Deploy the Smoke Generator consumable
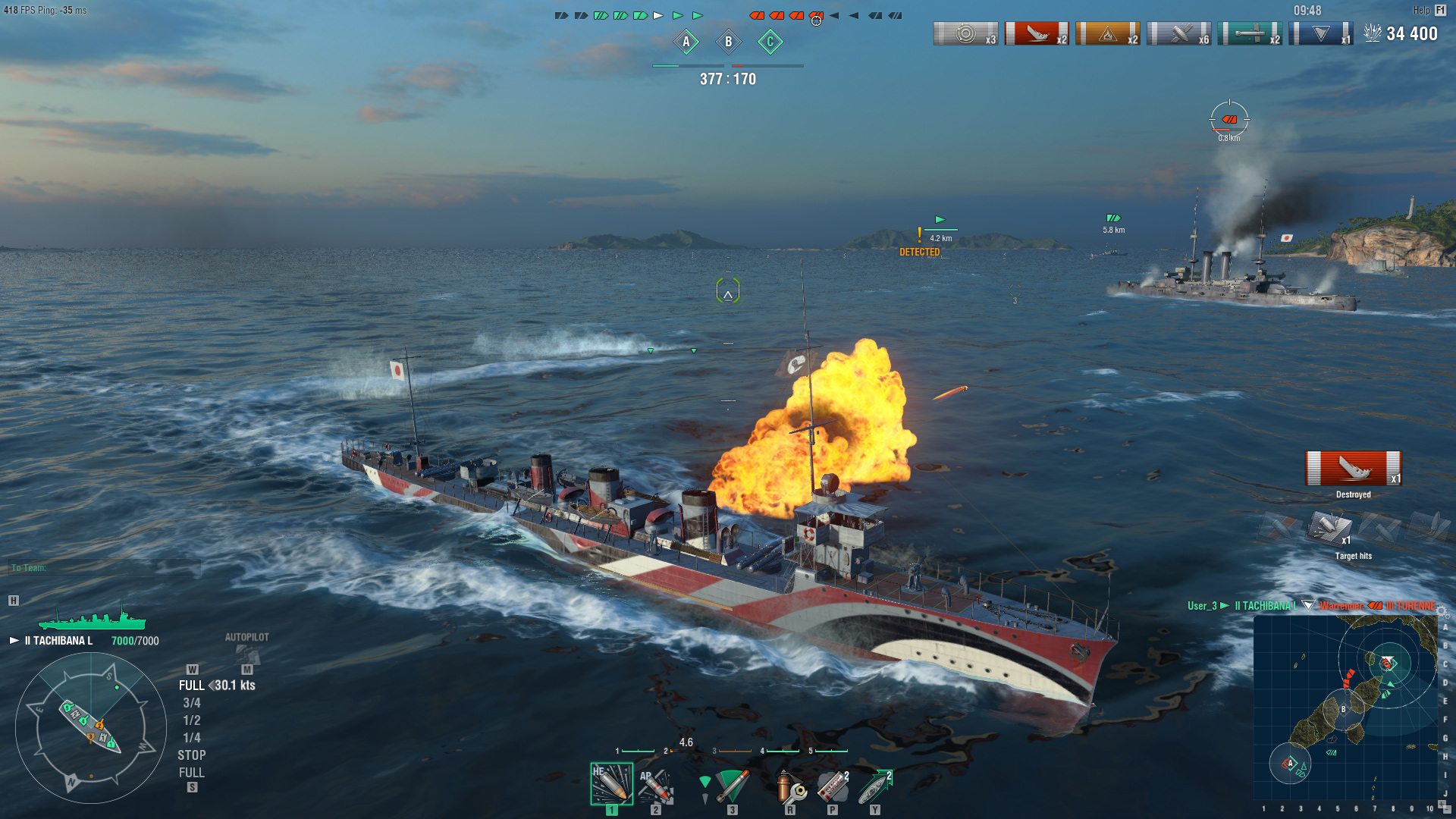The image size is (1456, 819). point(833,786)
